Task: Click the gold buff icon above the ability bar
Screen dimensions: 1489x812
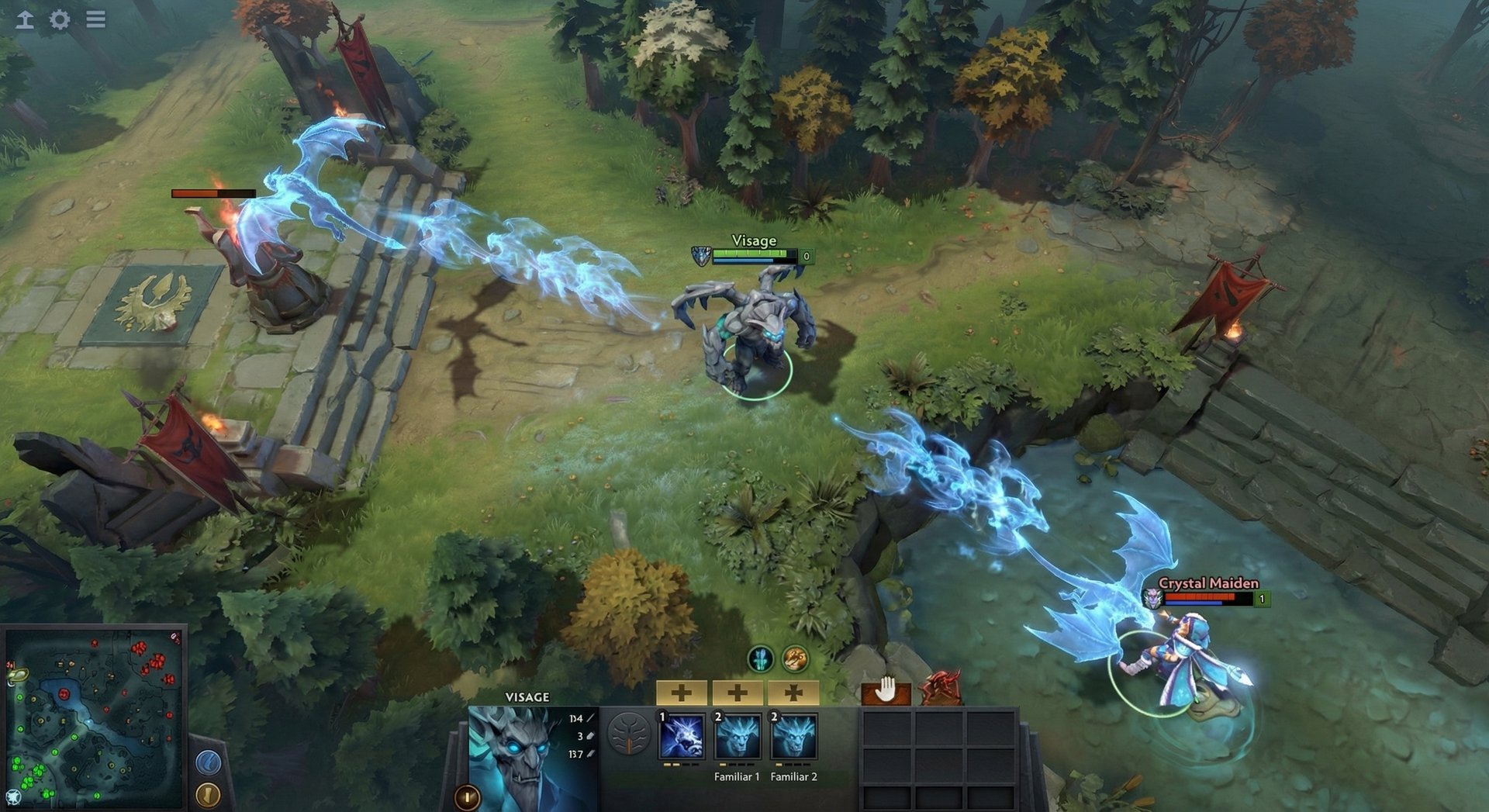Action: click(x=795, y=659)
